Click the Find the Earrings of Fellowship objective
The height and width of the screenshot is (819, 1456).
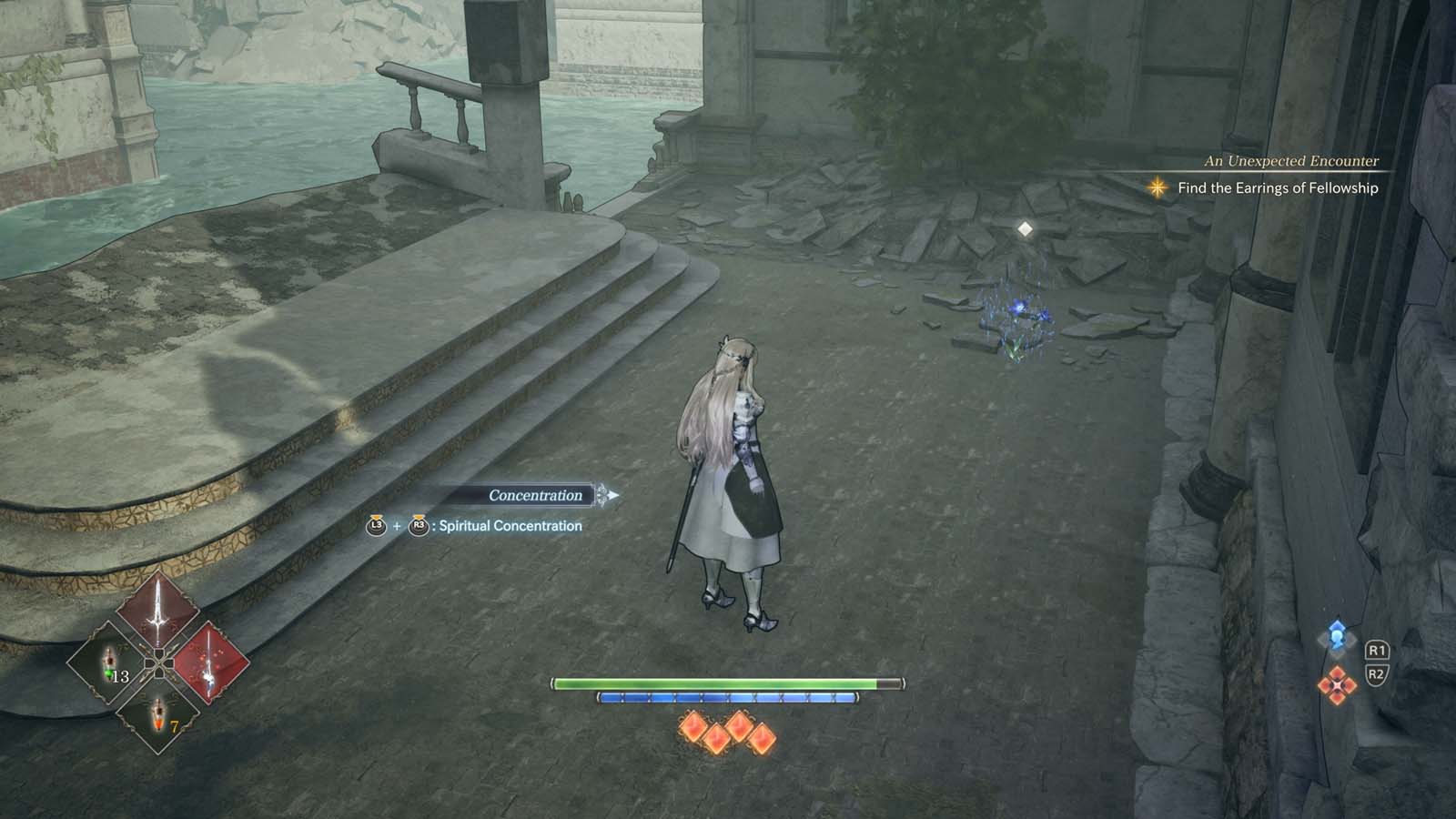click(1278, 188)
